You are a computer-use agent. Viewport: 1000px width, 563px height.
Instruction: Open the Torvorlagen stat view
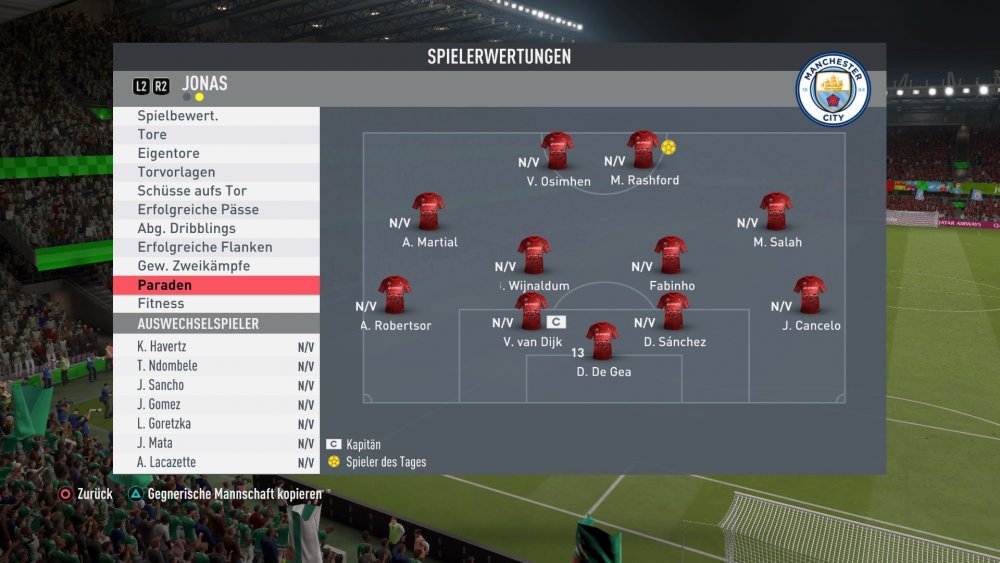click(x=216, y=172)
